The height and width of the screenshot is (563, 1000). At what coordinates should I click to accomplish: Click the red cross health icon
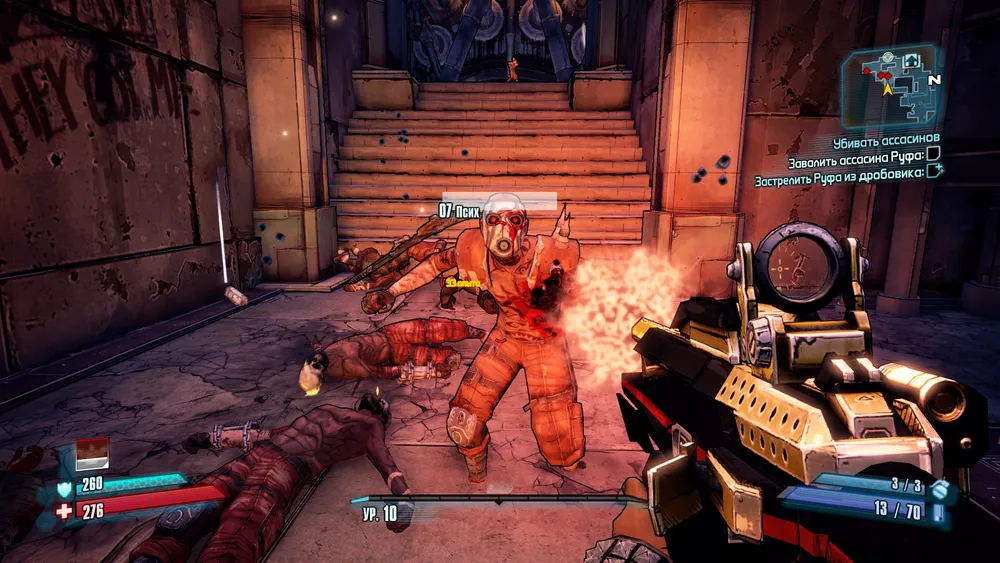[x=65, y=512]
